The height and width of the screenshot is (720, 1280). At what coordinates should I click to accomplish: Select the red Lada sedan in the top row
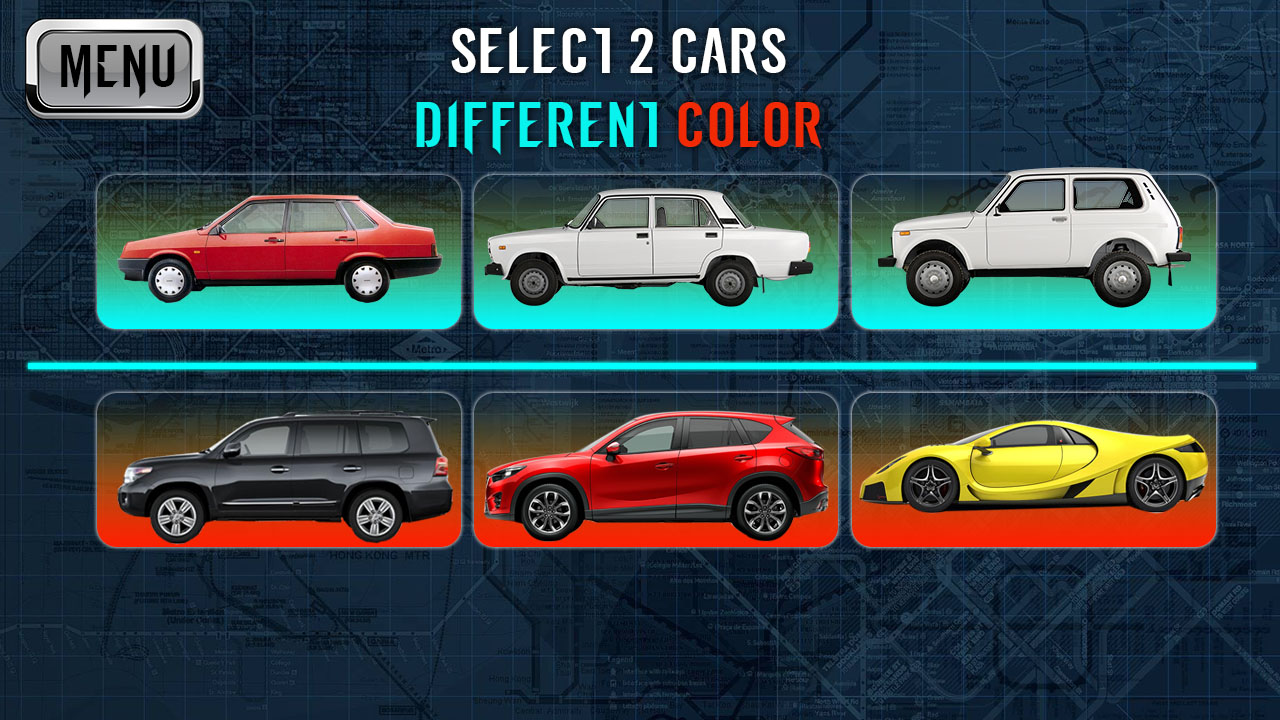pos(280,250)
